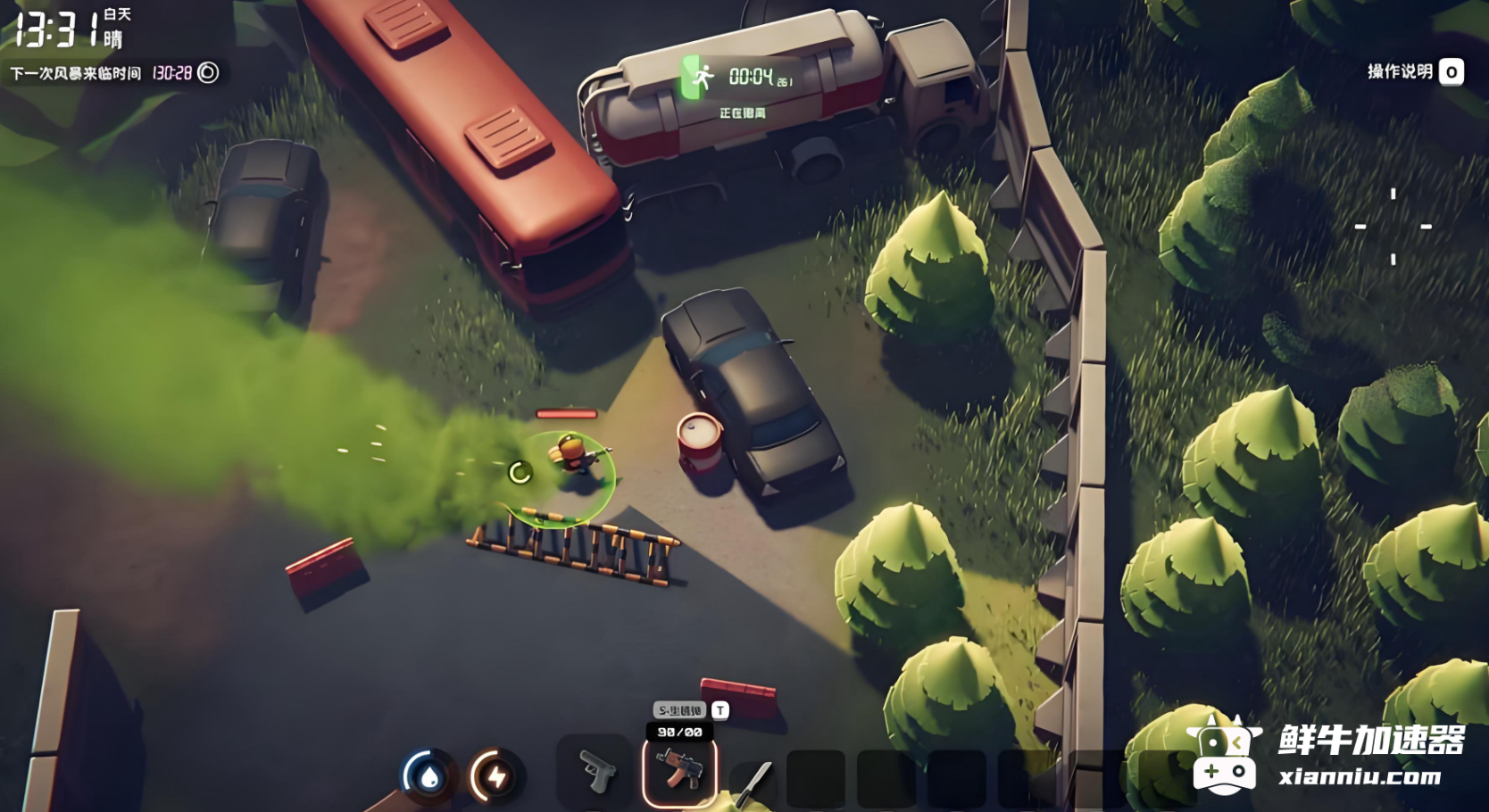This screenshot has height=812, width=1489.
Task: Click the storm countdown circular icon
Action: pos(208,72)
